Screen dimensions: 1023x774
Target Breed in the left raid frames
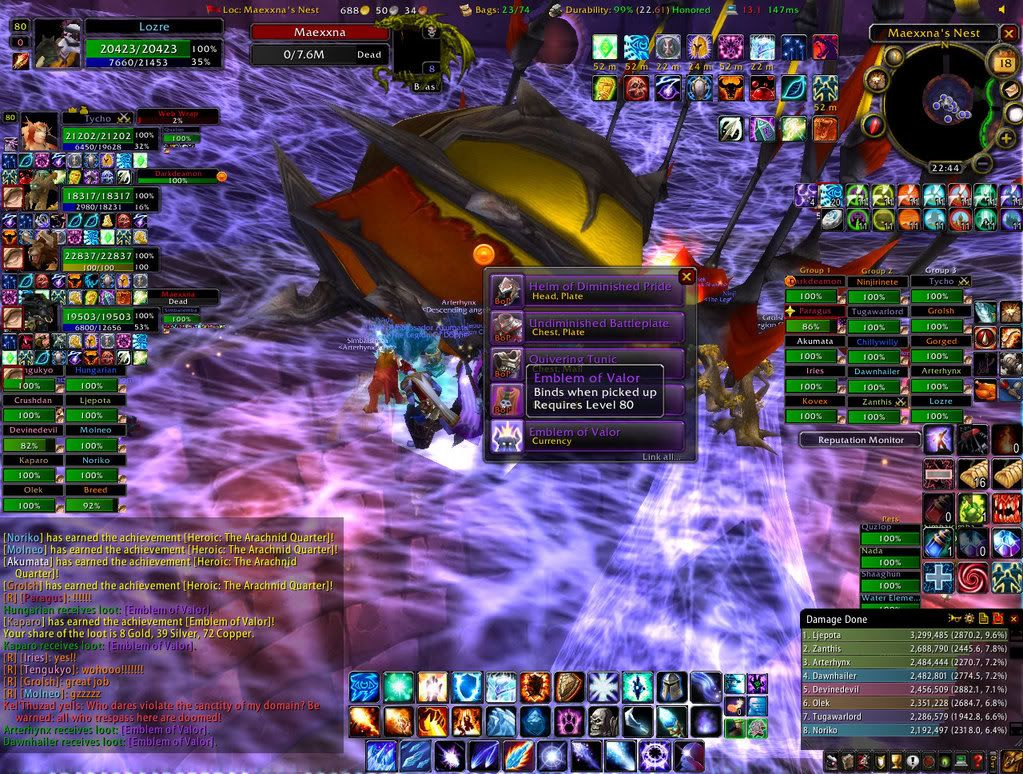95,491
